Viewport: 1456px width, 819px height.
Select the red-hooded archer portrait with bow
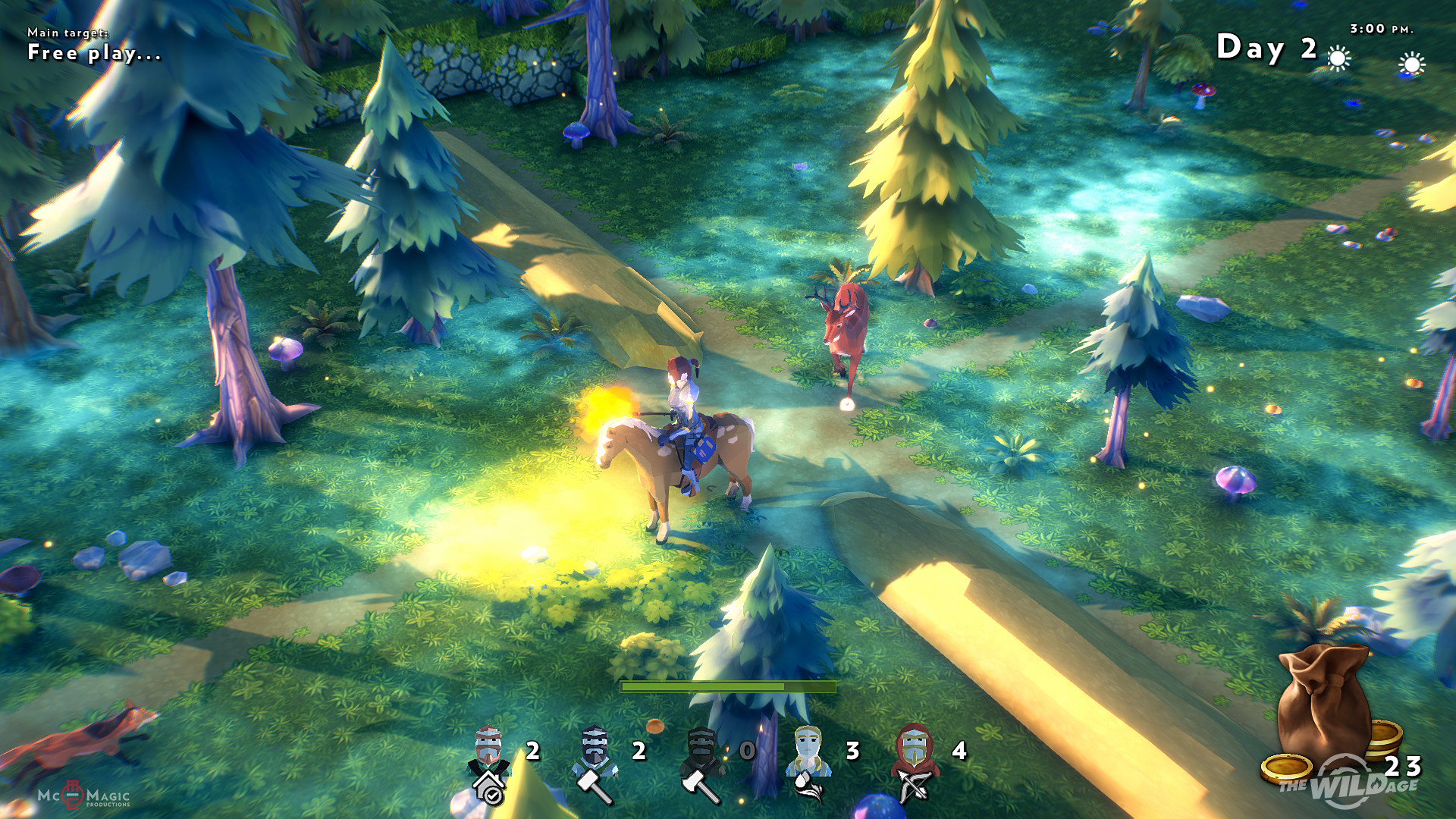915,761
